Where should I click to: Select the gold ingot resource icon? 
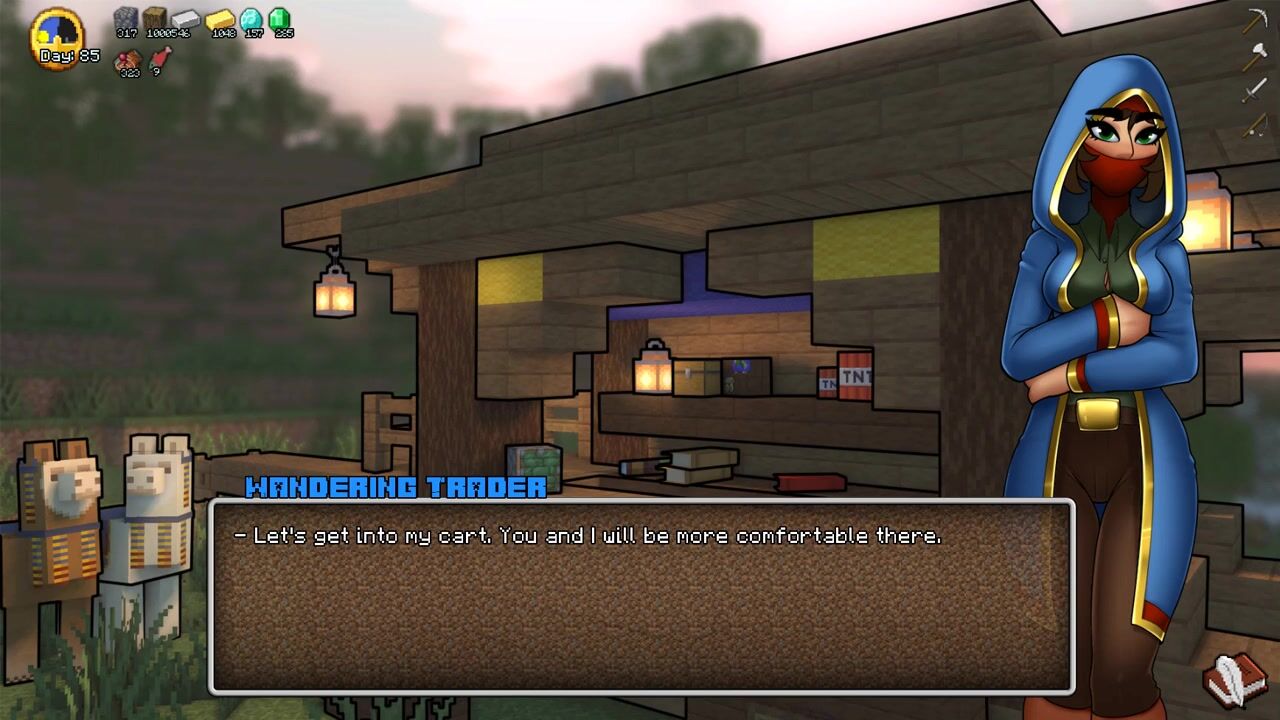coord(220,19)
